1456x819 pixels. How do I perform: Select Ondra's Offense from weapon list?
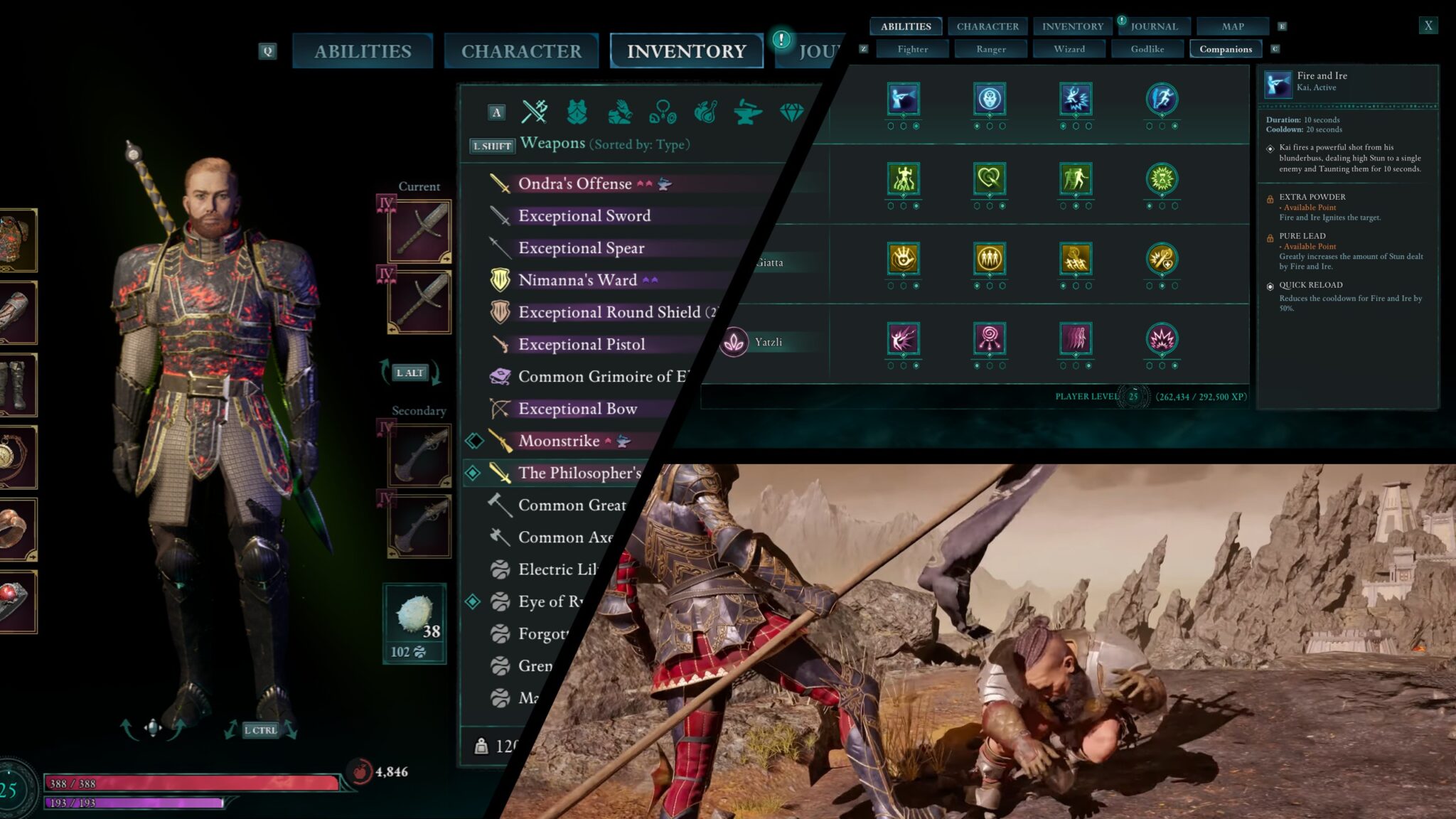(x=574, y=183)
